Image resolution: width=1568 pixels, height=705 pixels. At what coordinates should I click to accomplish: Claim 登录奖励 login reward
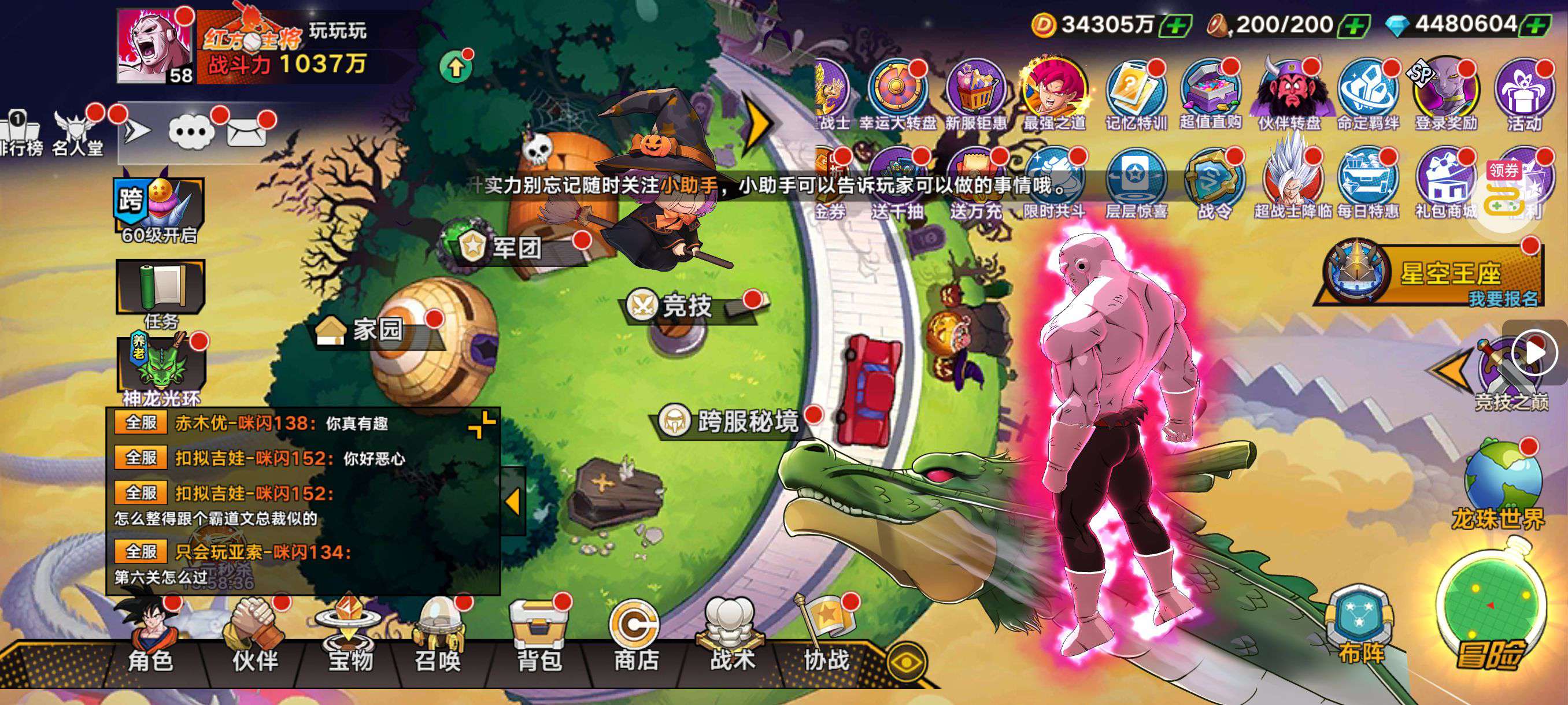(x=1446, y=94)
